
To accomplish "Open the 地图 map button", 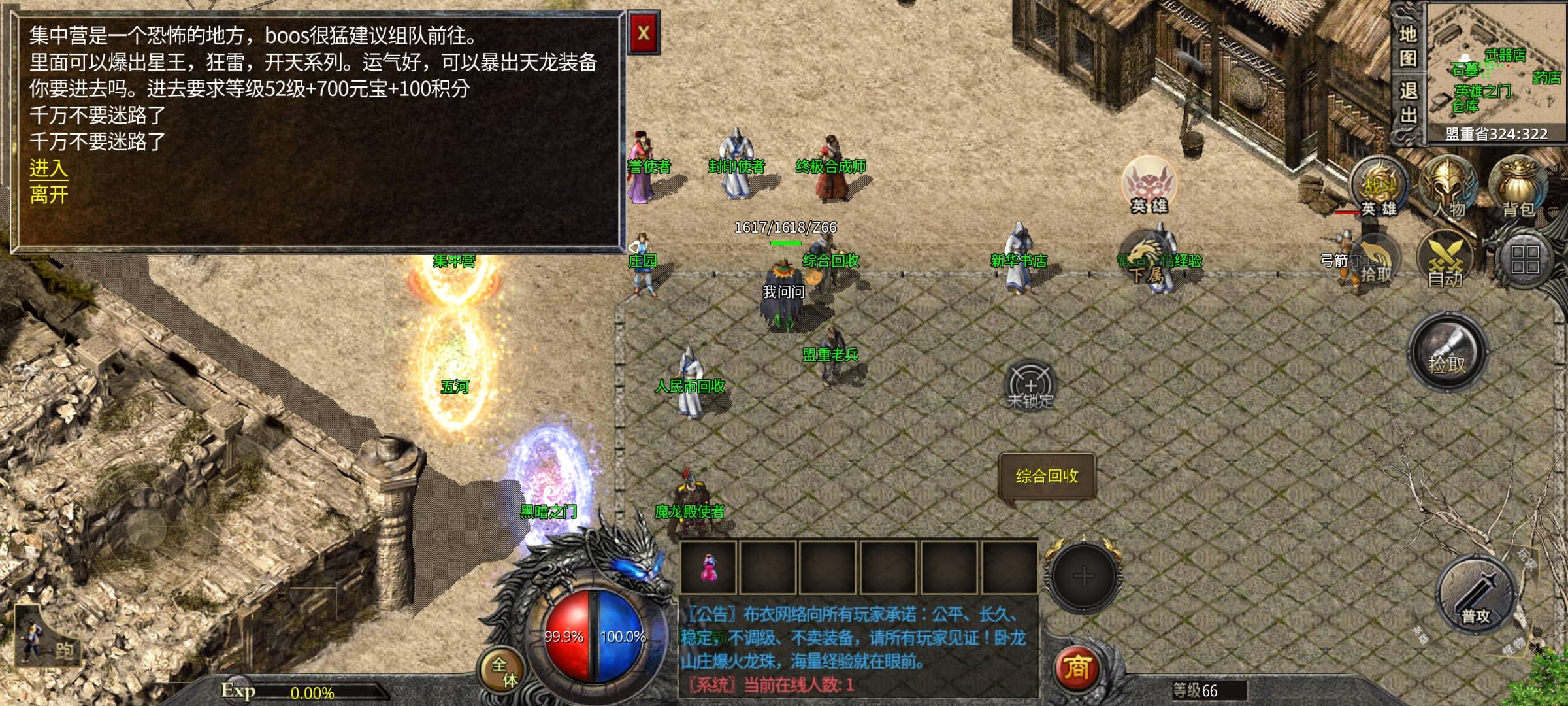I will coord(1408,46).
